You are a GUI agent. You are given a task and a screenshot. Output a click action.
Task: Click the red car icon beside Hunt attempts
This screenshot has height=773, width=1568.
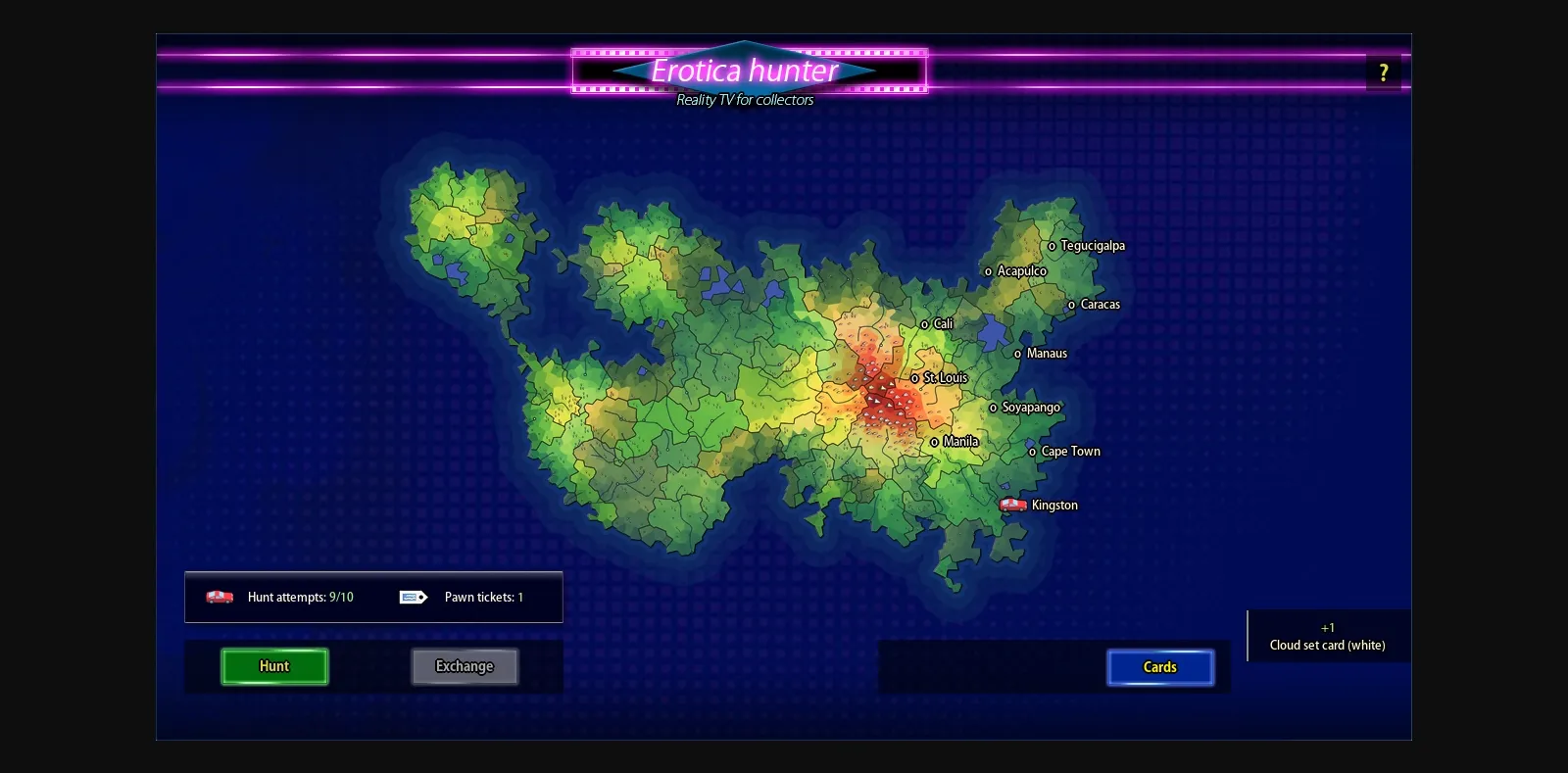(x=218, y=597)
